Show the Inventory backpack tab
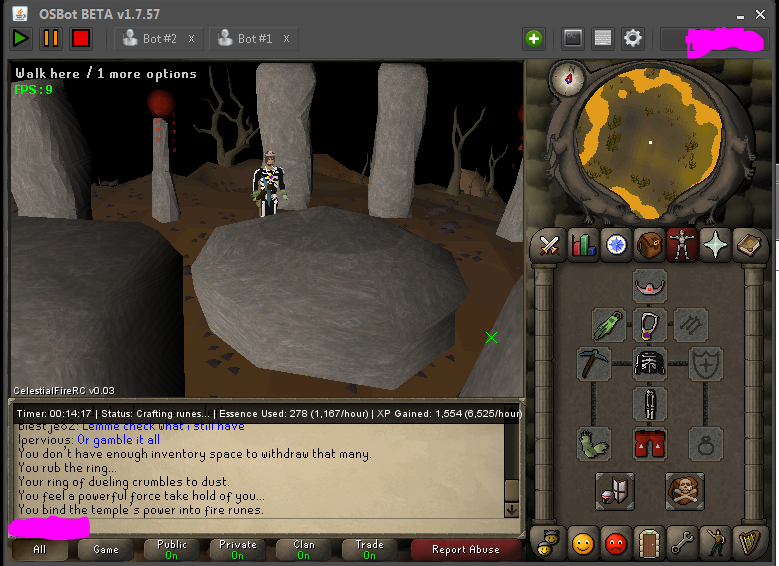779x566 pixels. (x=649, y=246)
